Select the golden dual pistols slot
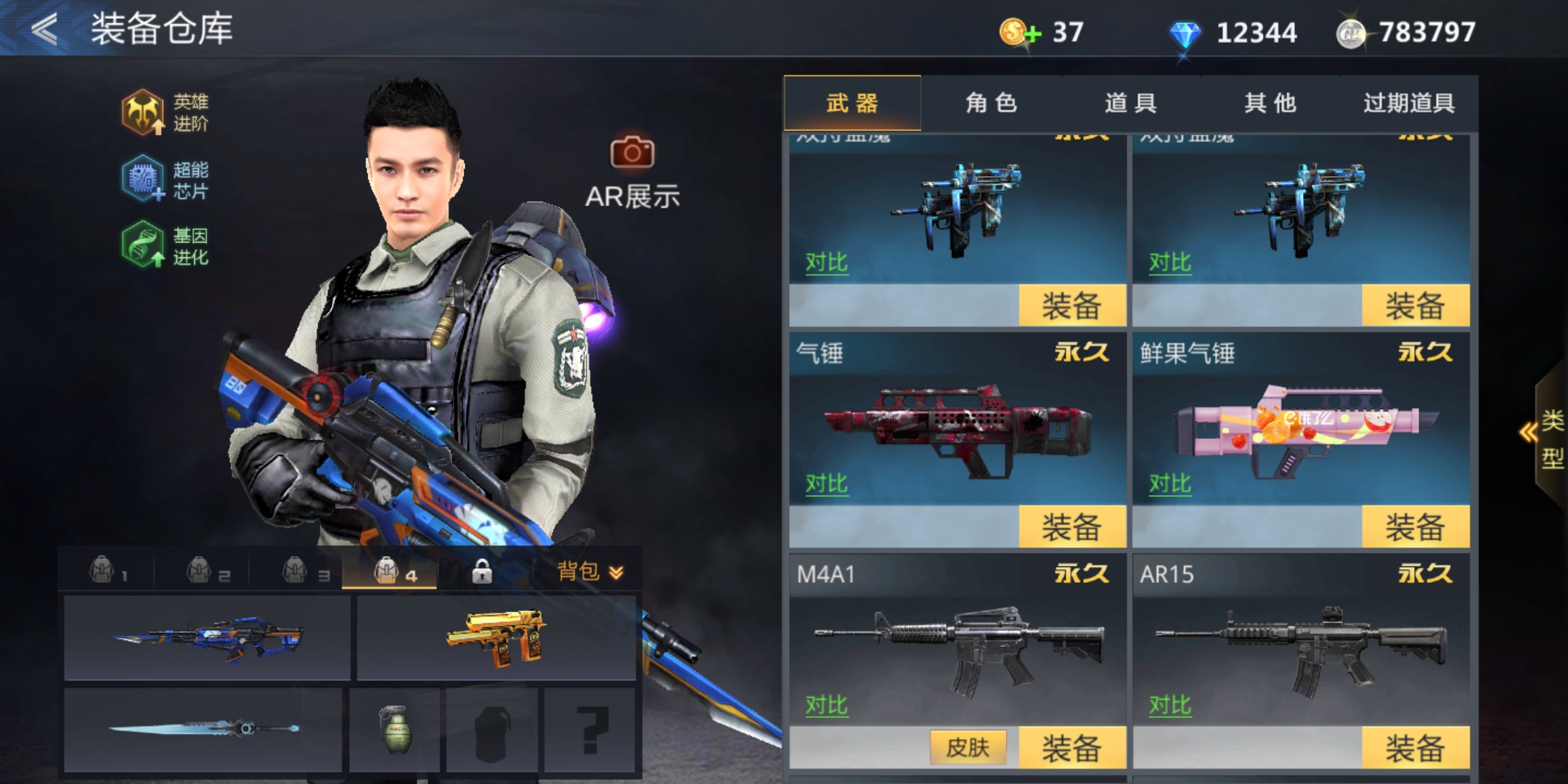The image size is (1568, 784). pyautogui.click(x=497, y=638)
